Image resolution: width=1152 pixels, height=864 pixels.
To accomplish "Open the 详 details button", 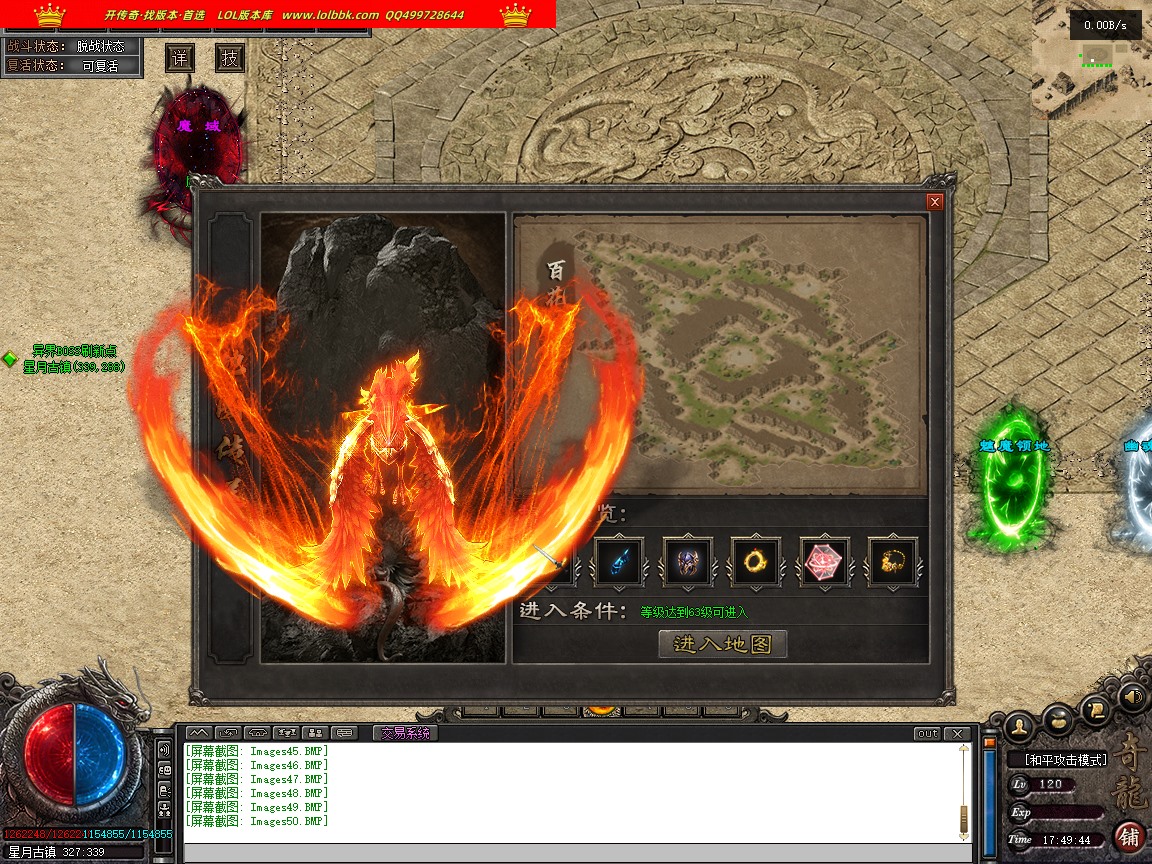I will click(x=179, y=58).
